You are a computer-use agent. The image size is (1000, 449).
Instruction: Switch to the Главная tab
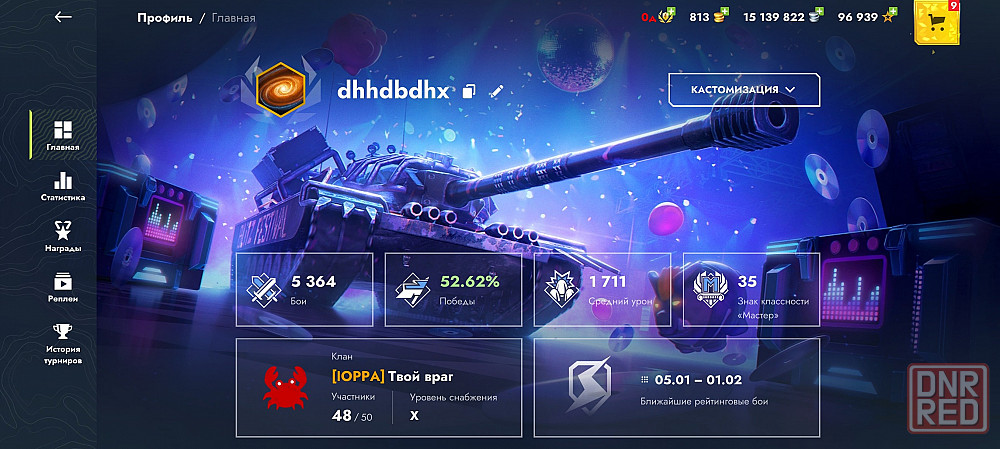click(62, 135)
